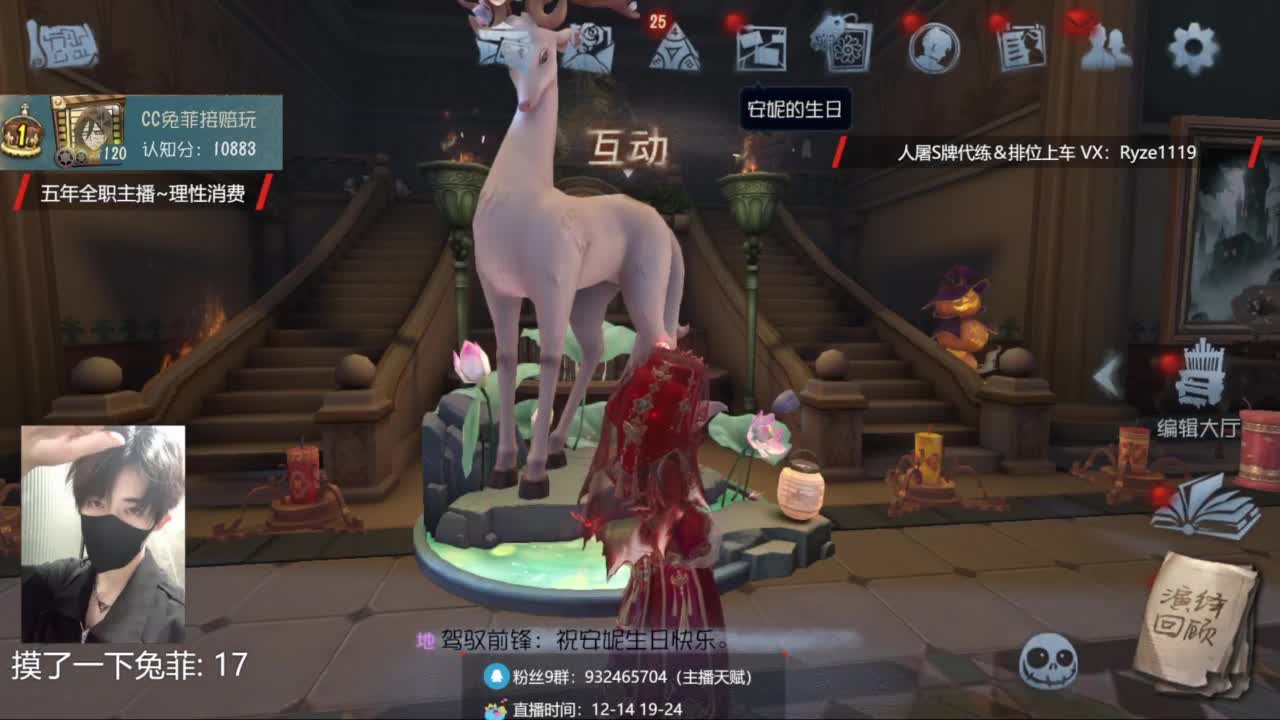Open the map scroll icon at top left
This screenshot has width=1280, height=720.
coord(60,42)
